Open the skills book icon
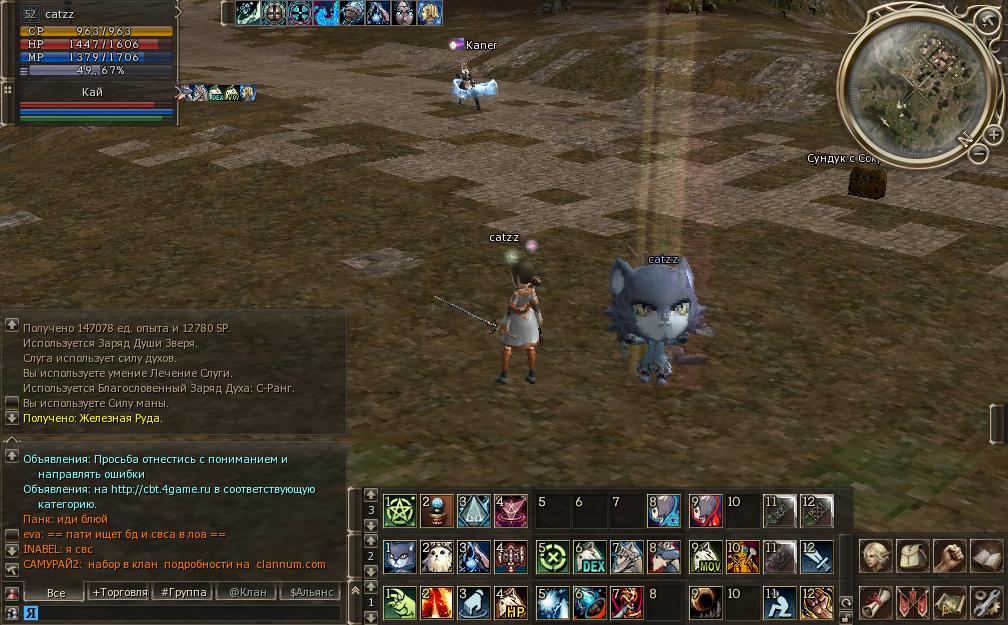The image size is (1008, 625). [x=986, y=555]
